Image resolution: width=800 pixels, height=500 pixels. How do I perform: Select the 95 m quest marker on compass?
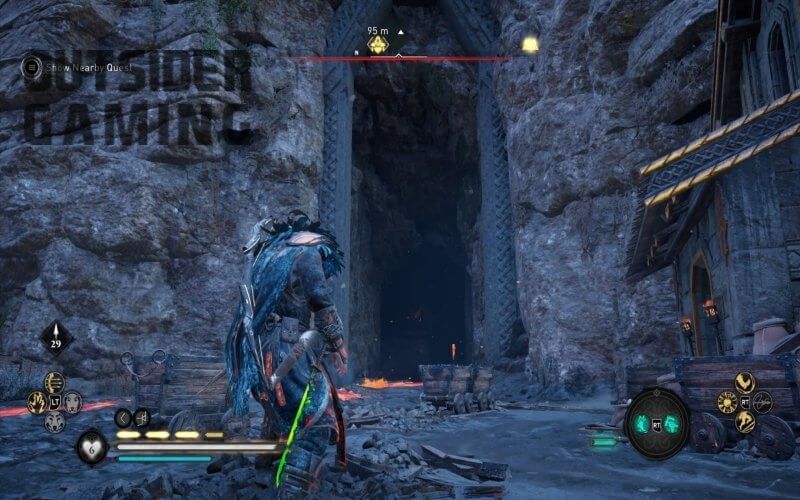click(378, 45)
